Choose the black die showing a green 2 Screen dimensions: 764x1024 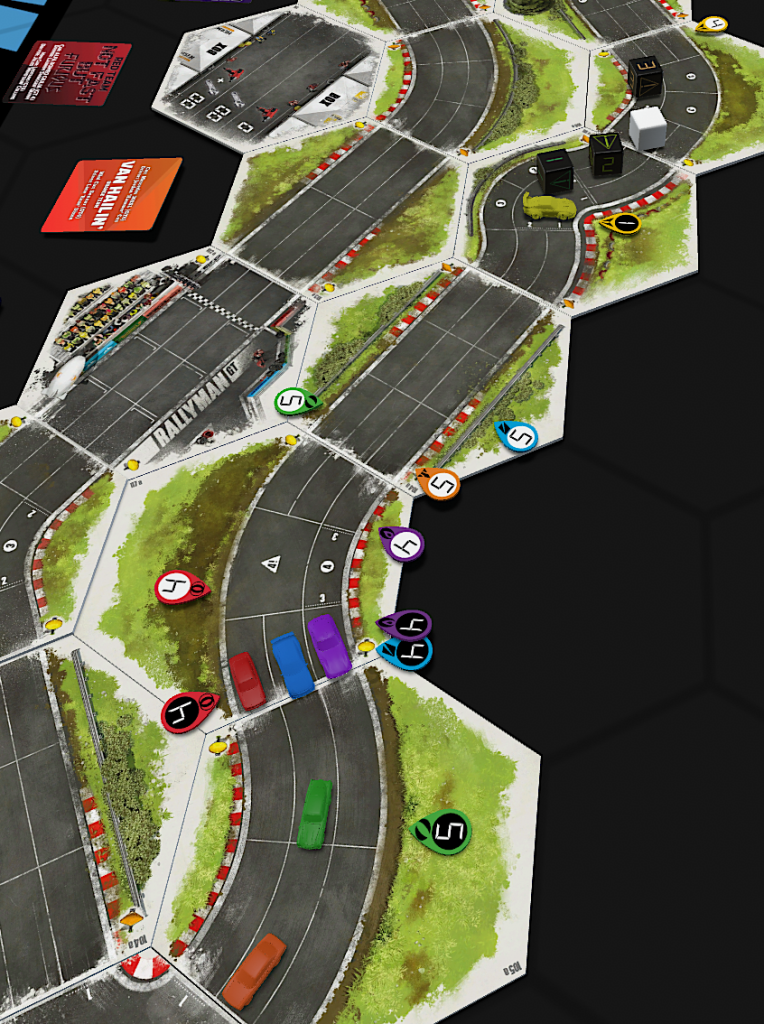[605, 153]
